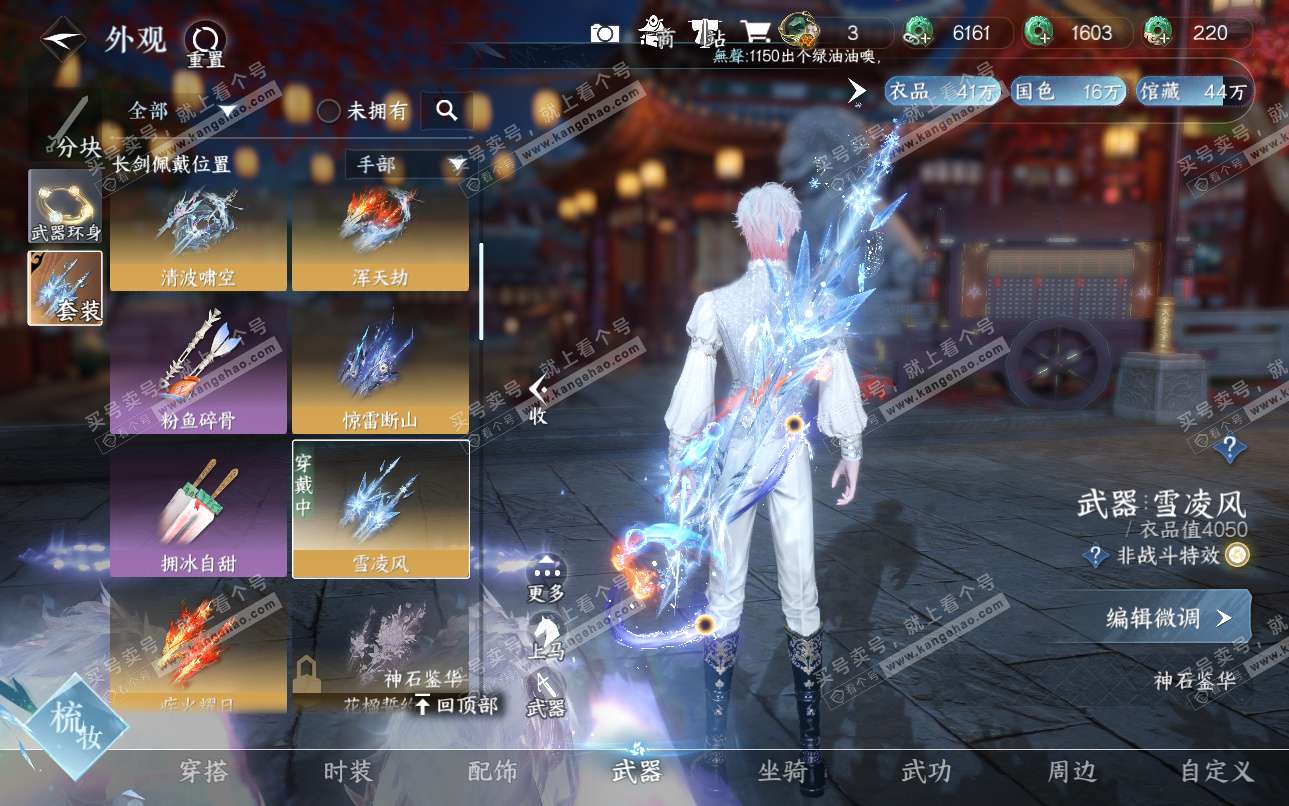This screenshot has height=806, width=1289.
Task: Go back using the top-left arrow
Action: tap(62, 39)
